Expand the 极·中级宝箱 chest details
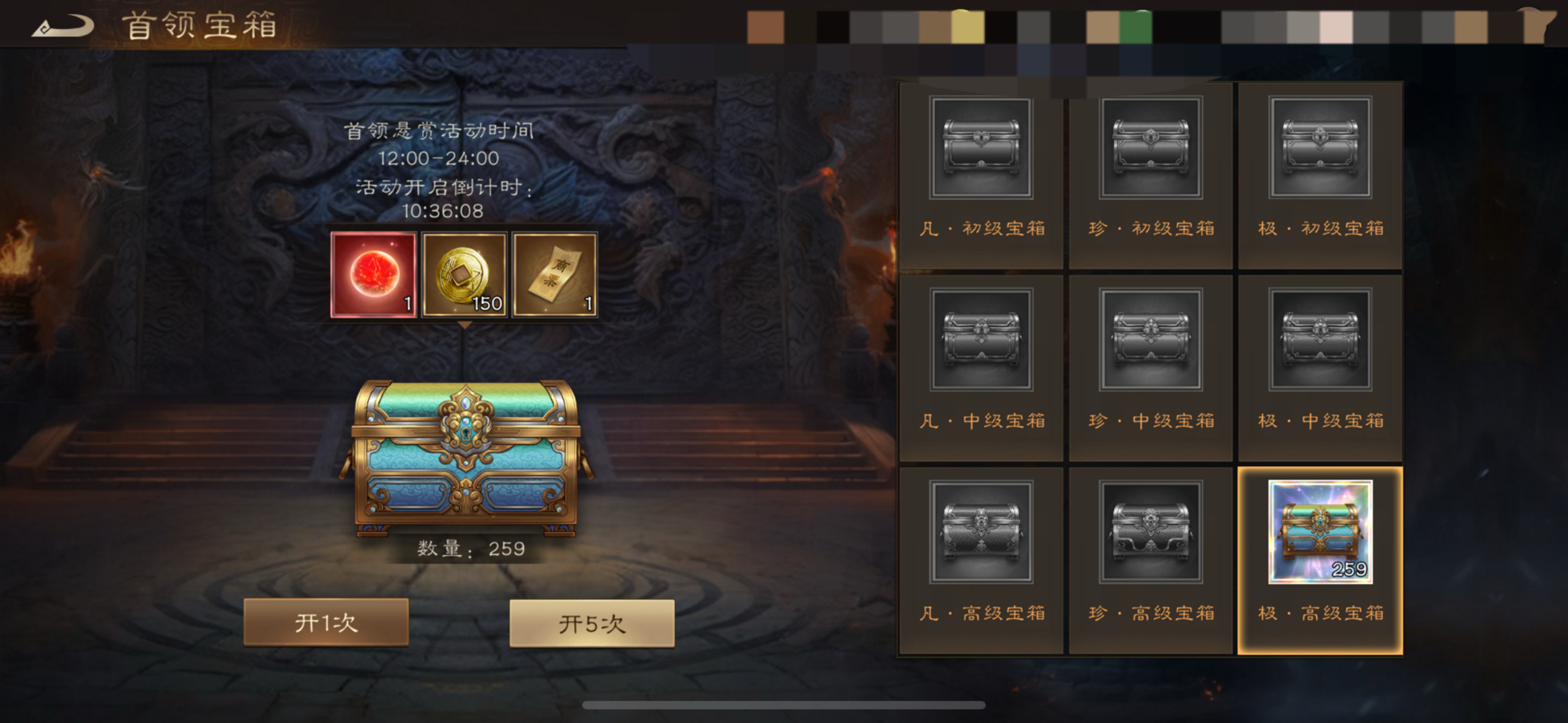Image resolution: width=1568 pixels, height=723 pixels. tap(1321, 341)
